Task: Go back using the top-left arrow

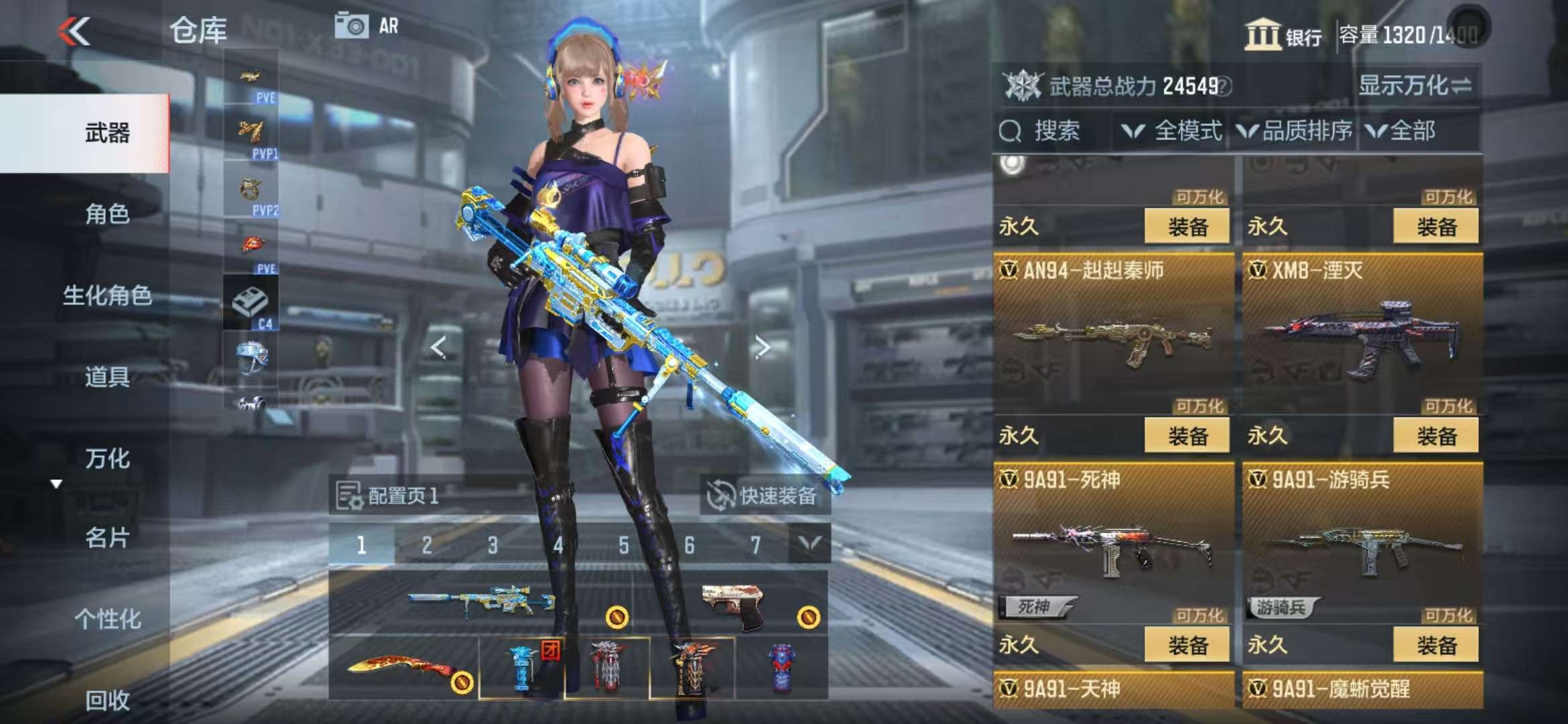Action: 74,31
